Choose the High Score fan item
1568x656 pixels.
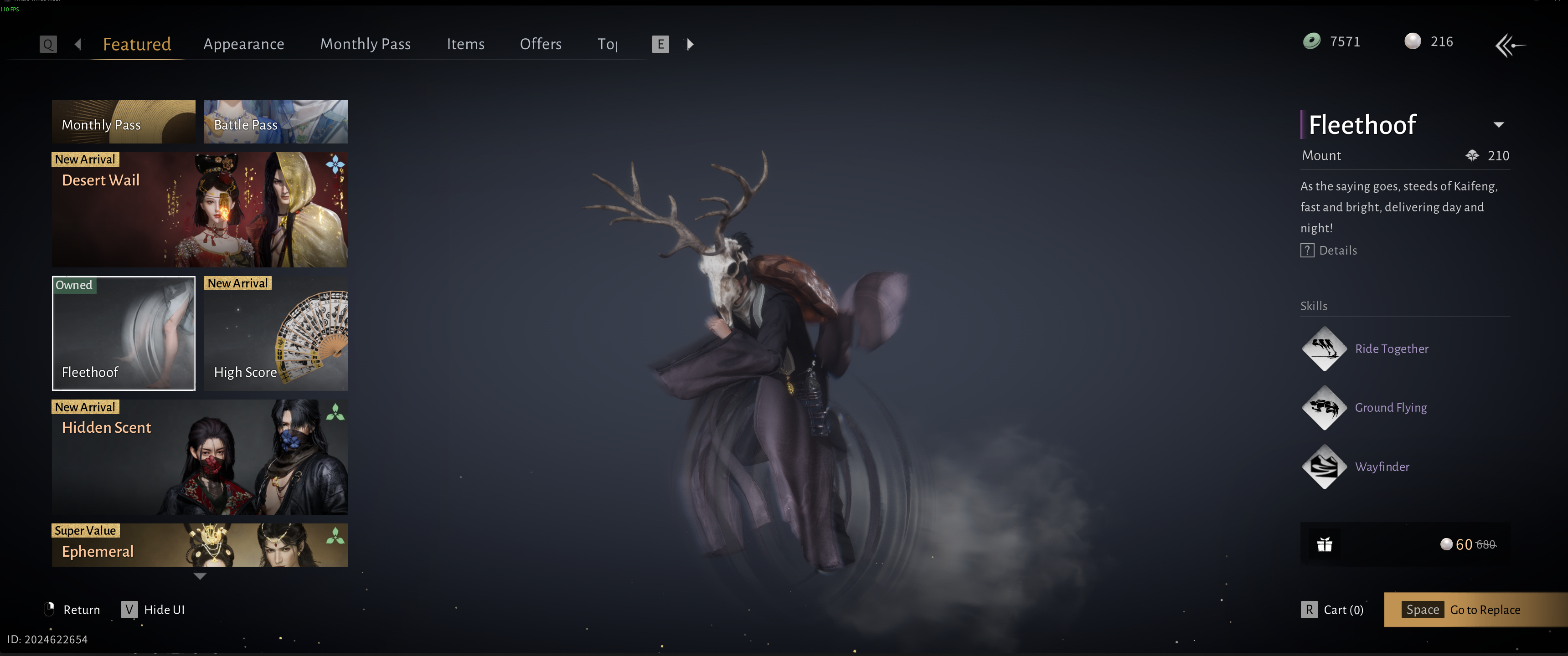click(276, 333)
